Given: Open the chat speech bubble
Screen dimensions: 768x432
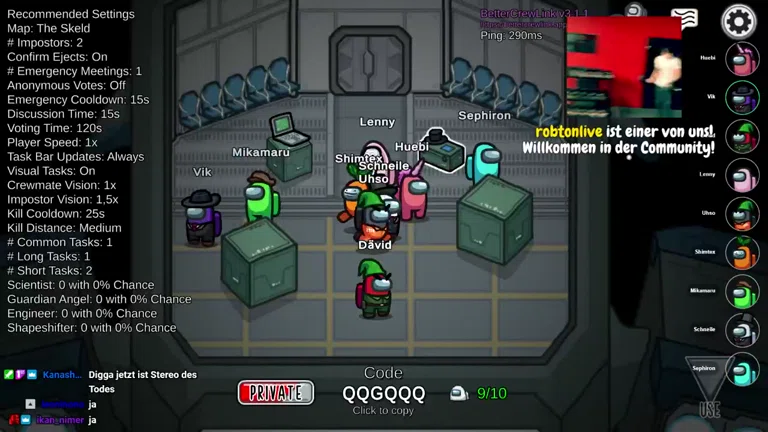Looking at the screenshot, I should tap(684, 17).
